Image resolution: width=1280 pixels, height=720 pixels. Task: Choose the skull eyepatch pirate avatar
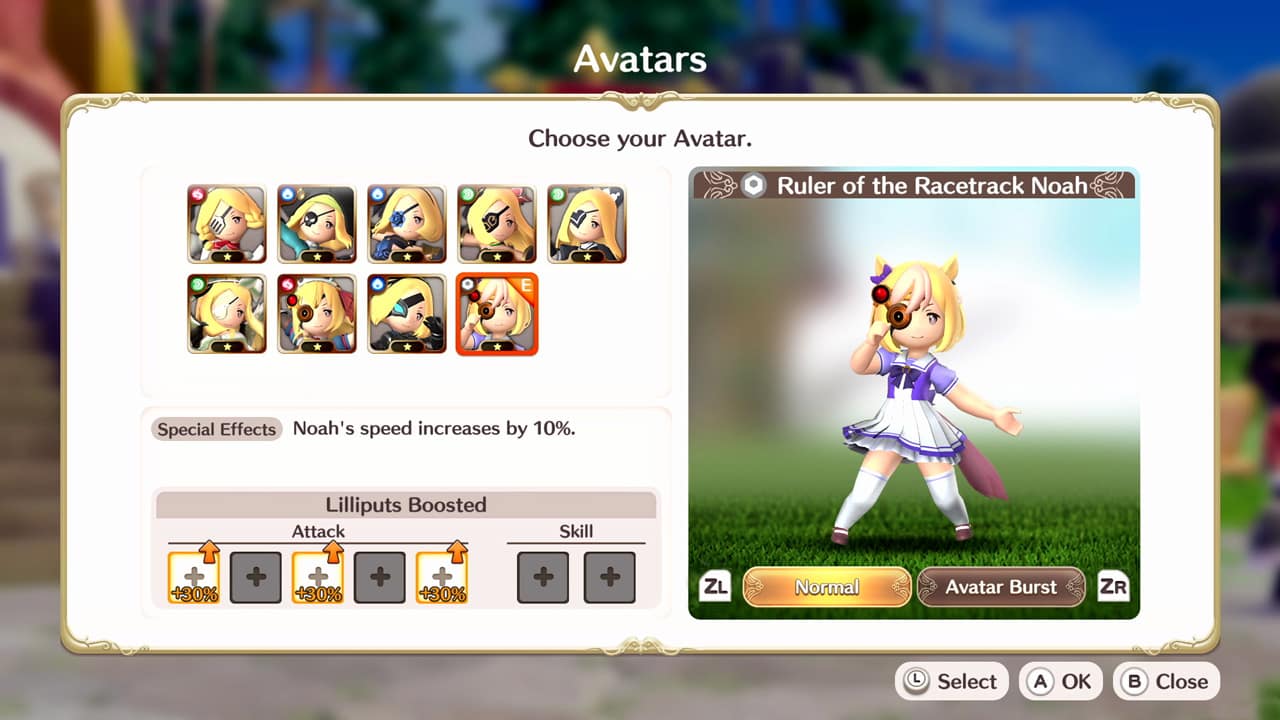(317, 224)
